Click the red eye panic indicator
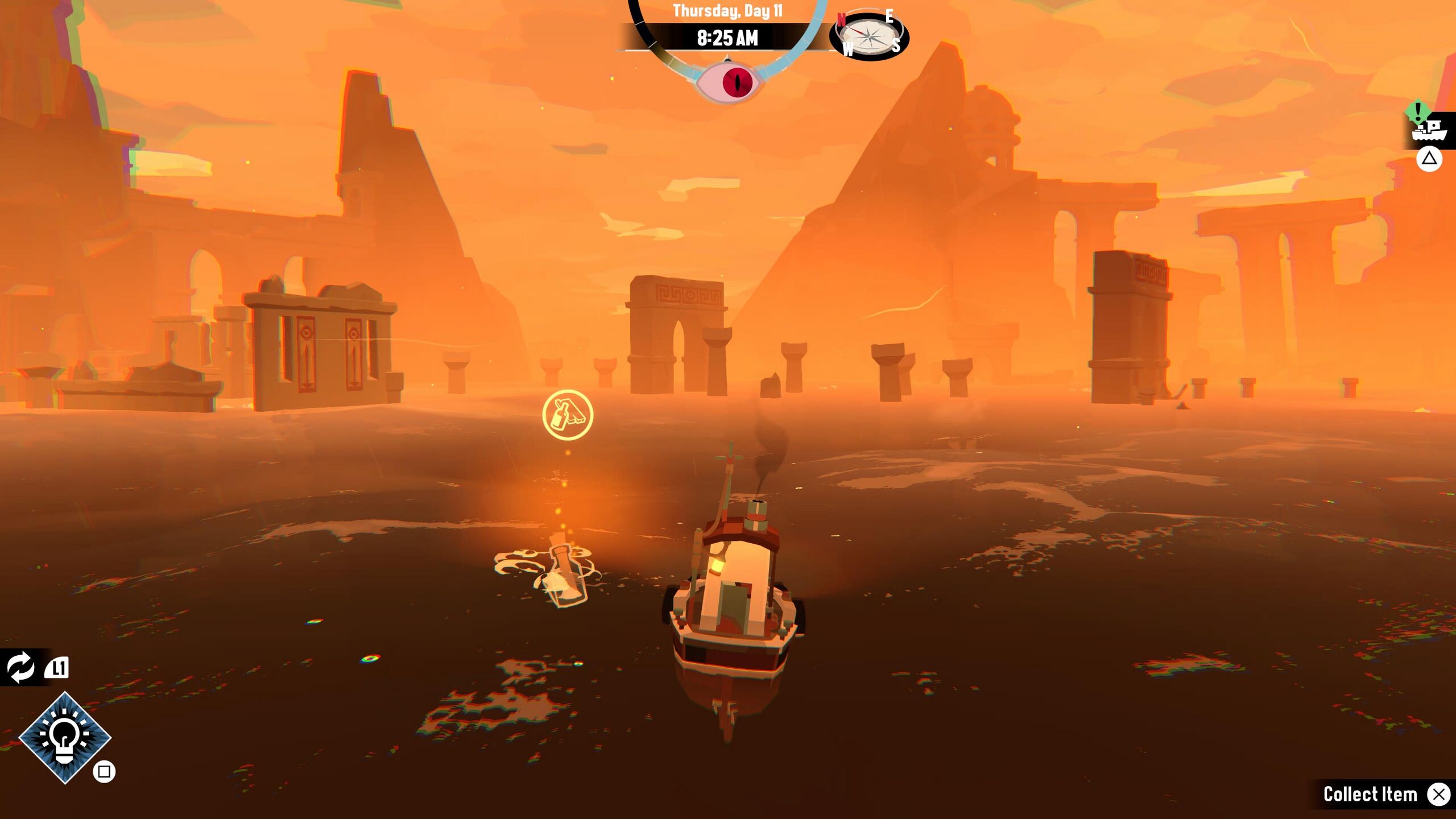This screenshot has height=819, width=1456. [737, 82]
